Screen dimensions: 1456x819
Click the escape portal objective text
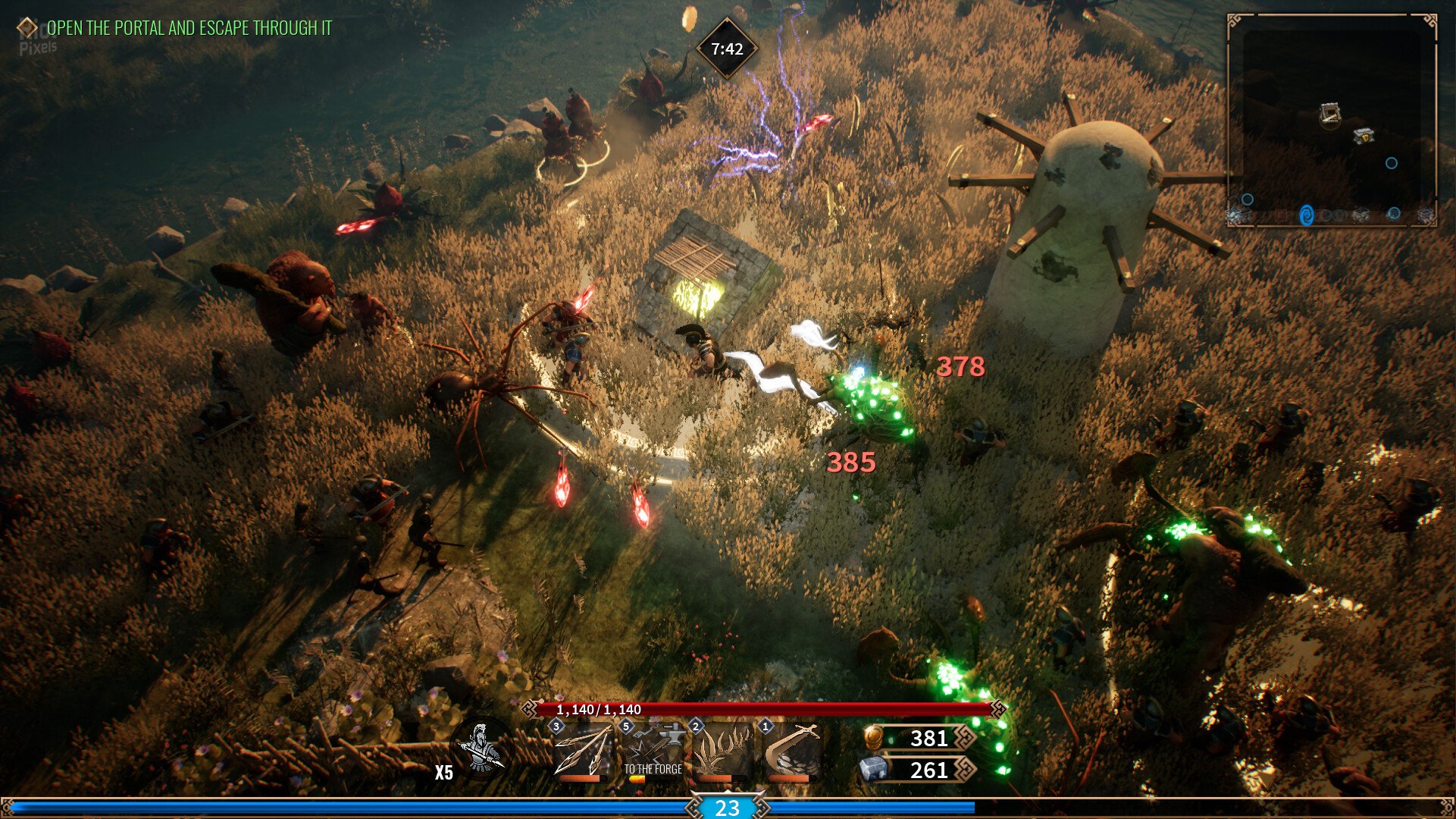point(189,29)
